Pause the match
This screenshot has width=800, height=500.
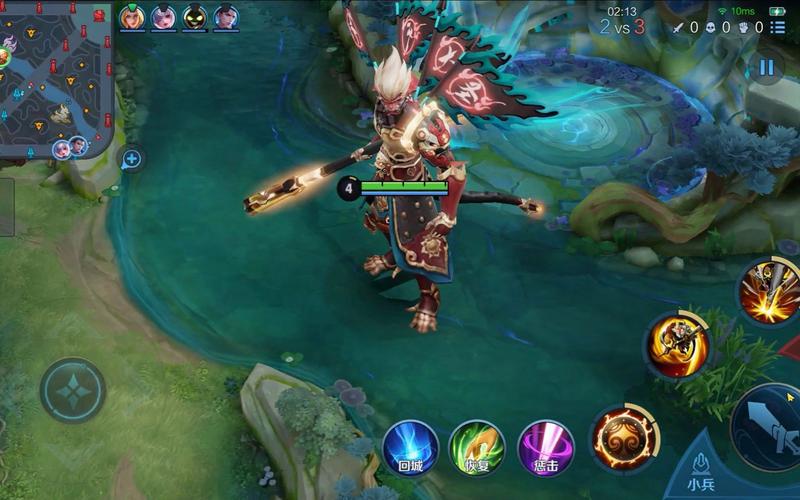[x=766, y=68]
